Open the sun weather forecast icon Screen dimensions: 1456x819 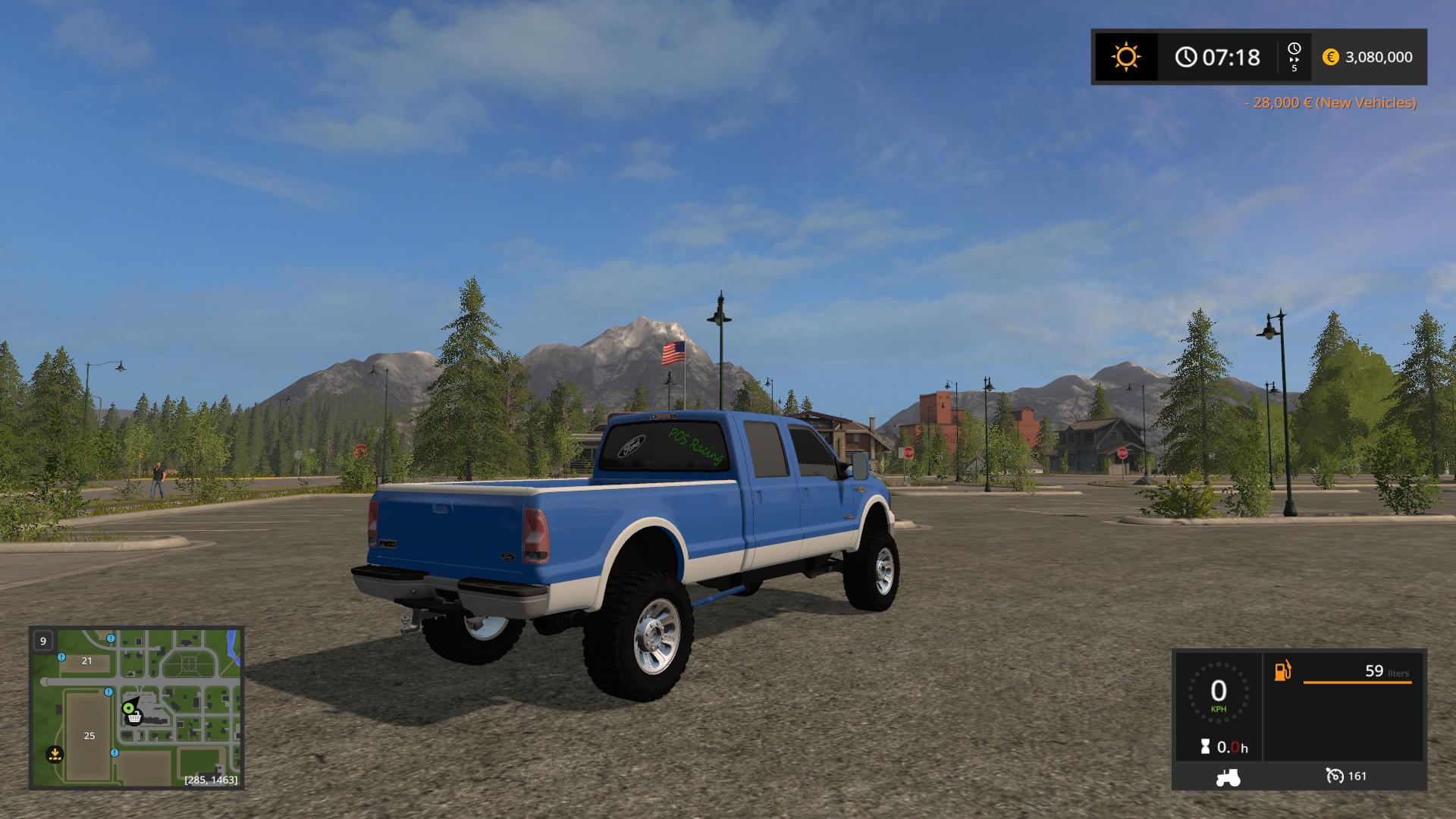pyautogui.click(x=1125, y=58)
